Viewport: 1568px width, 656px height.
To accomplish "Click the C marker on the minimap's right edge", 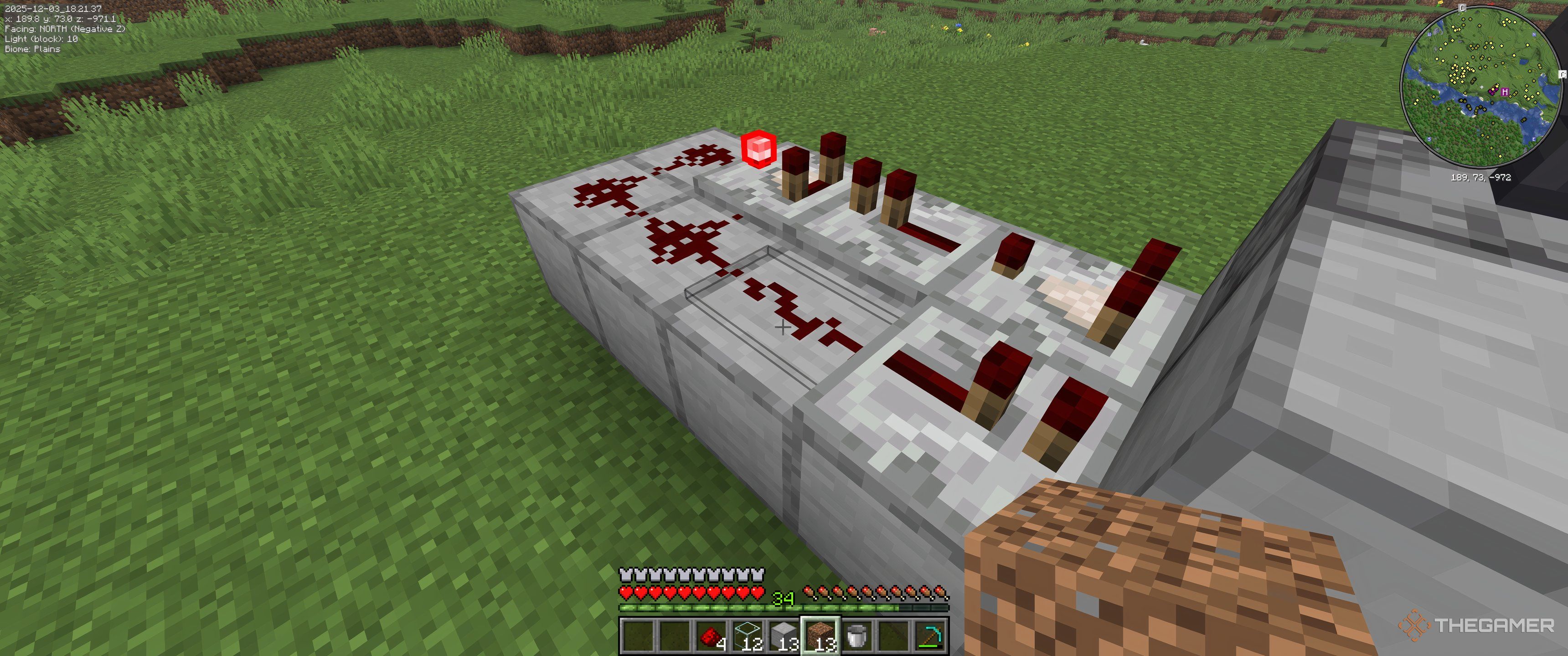I will pyautogui.click(x=1562, y=74).
